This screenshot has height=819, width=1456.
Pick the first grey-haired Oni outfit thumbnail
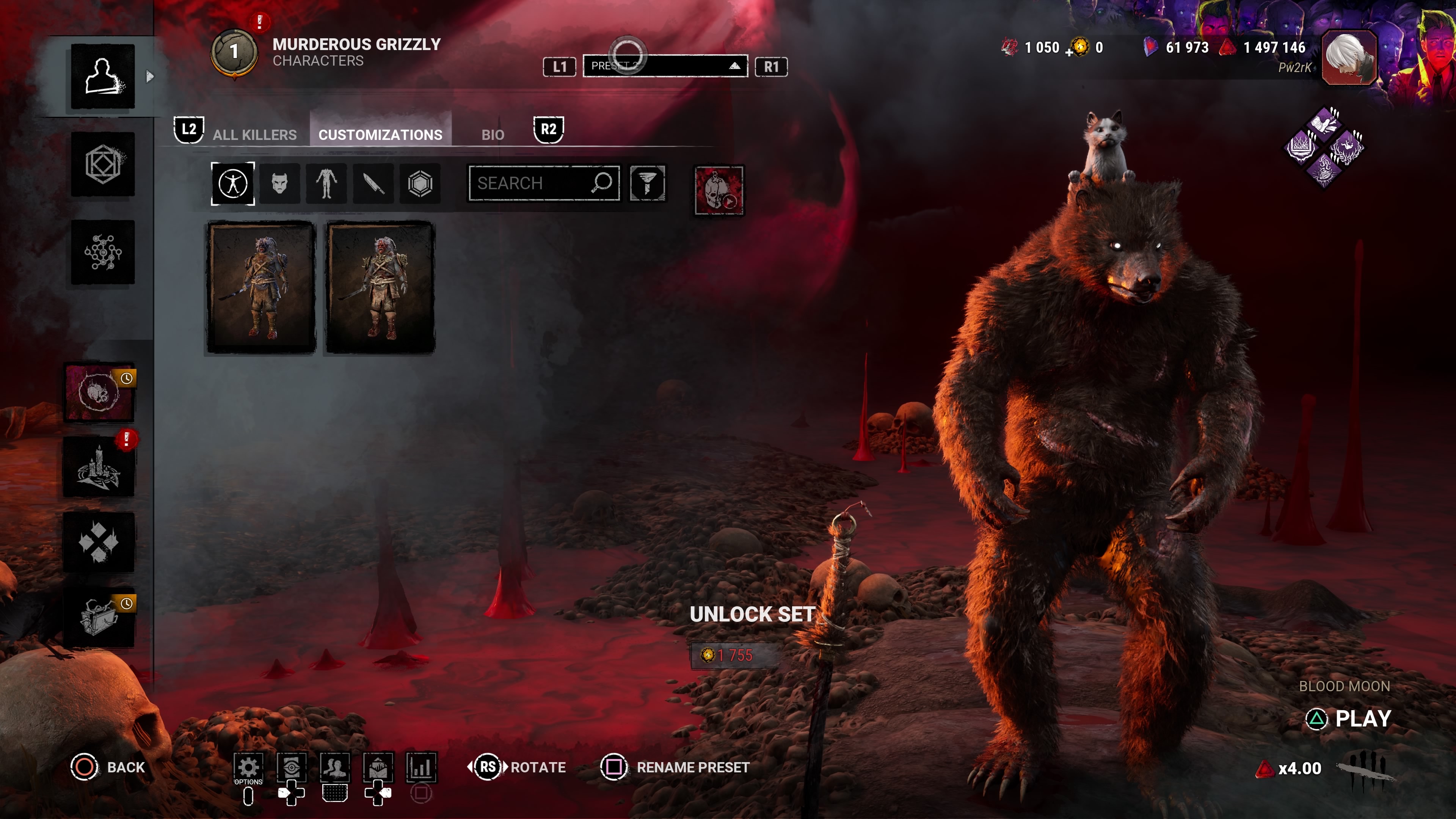[261, 287]
